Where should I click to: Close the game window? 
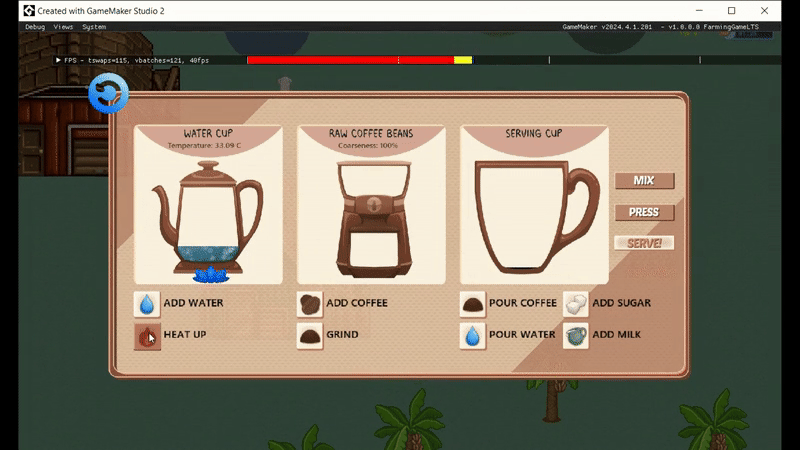point(777,10)
